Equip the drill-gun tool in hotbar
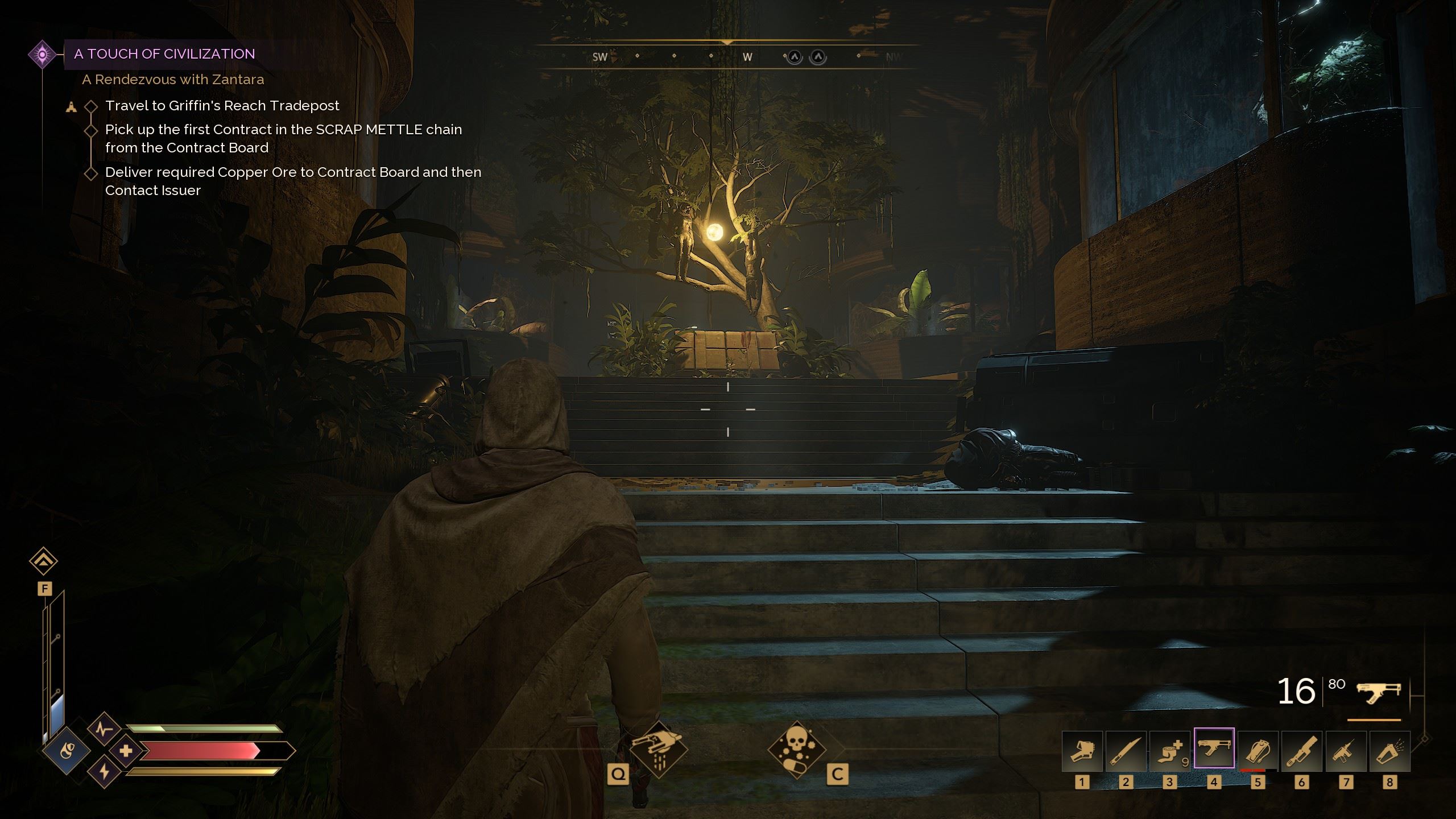This screenshot has height=819, width=1456. 1346,750
